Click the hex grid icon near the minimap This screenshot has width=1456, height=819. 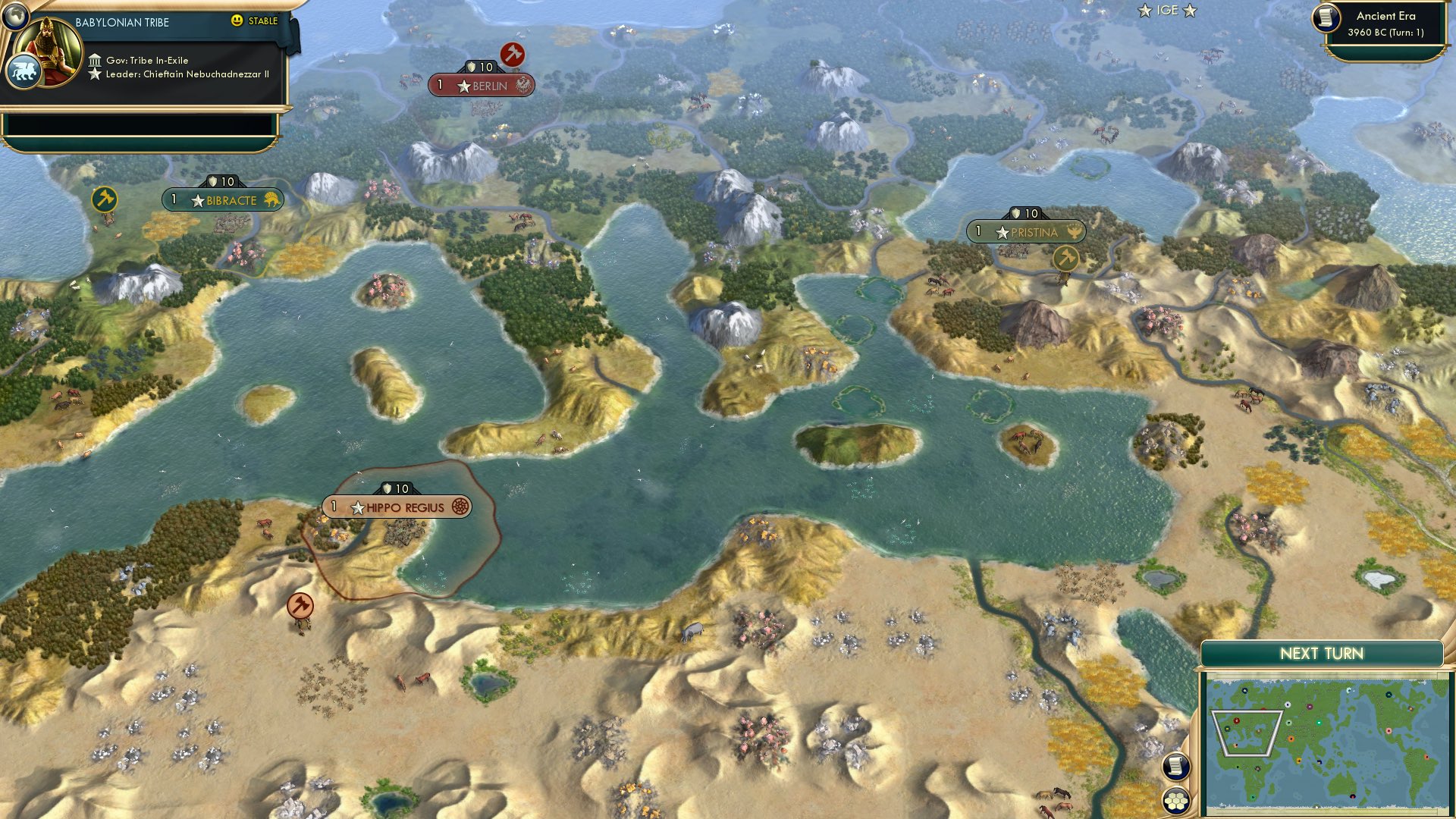pos(1175,802)
